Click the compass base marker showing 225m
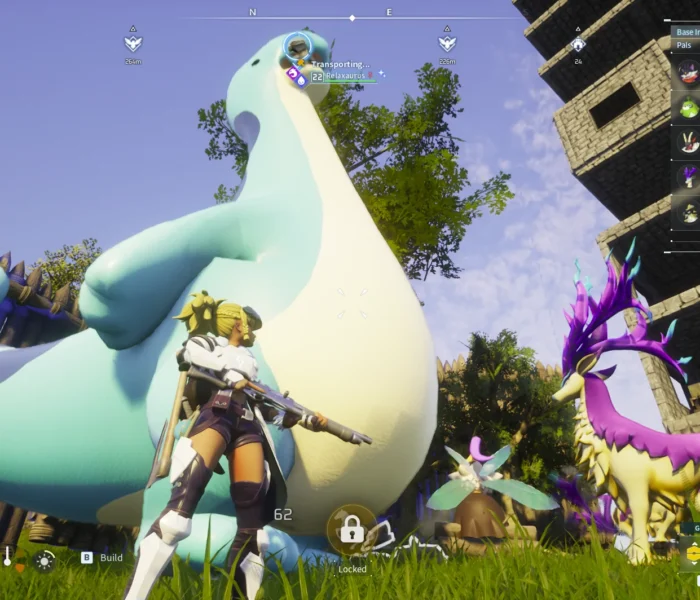This screenshot has height=600, width=700. [x=447, y=44]
